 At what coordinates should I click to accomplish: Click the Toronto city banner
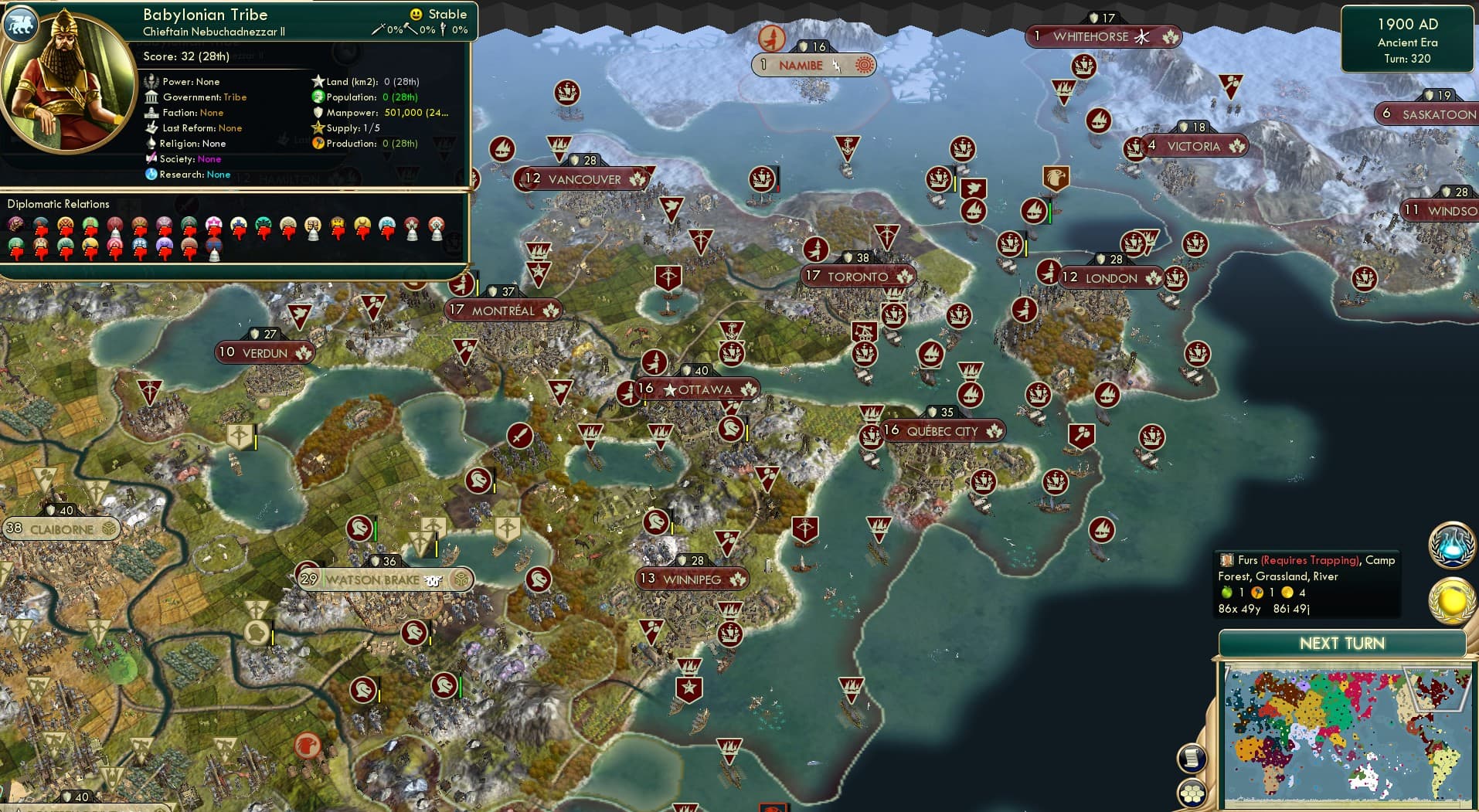click(x=858, y=276)
